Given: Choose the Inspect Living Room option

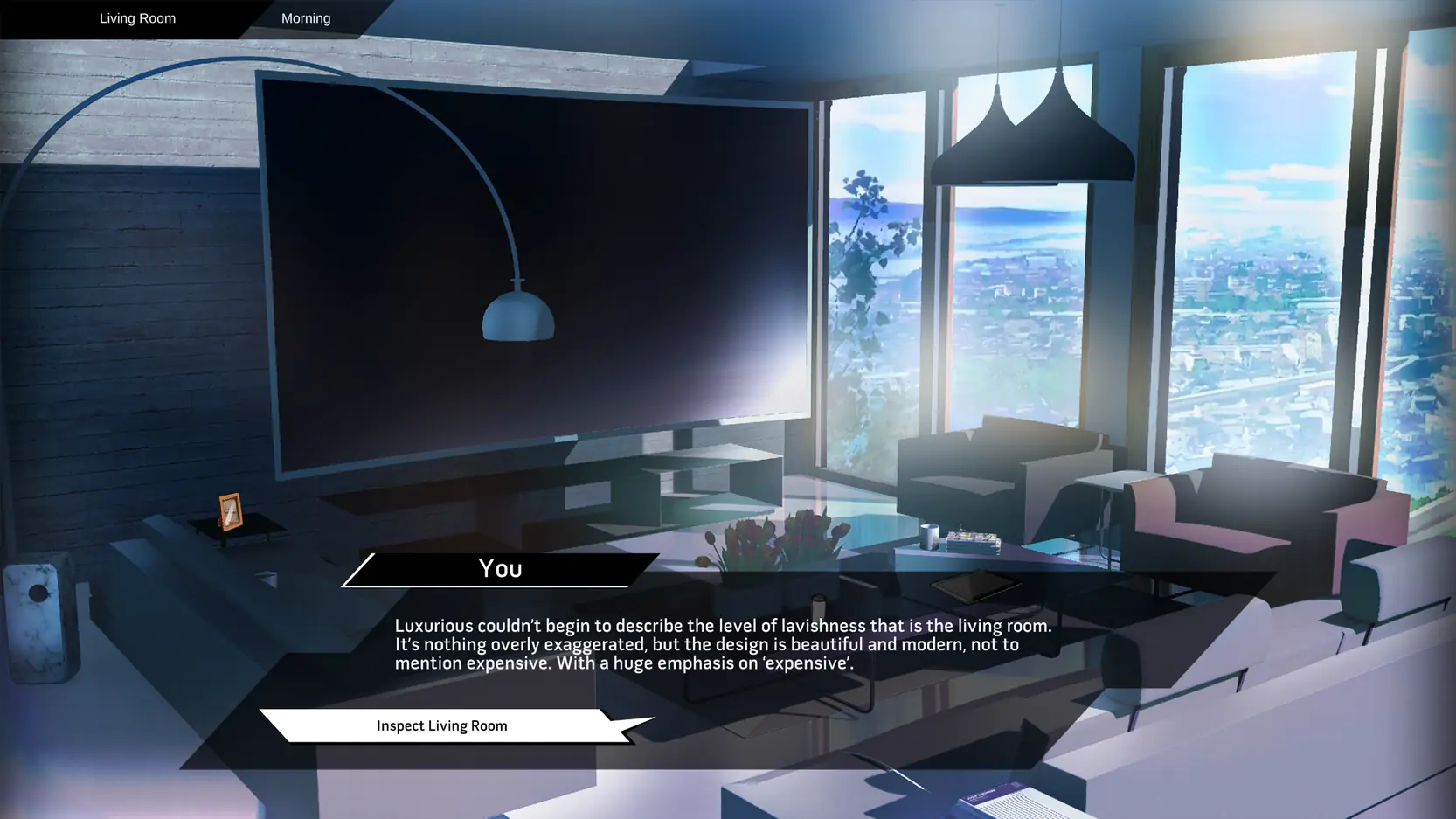Looking at the screenshot, I should pyautogui.click(x=442, y=725).
